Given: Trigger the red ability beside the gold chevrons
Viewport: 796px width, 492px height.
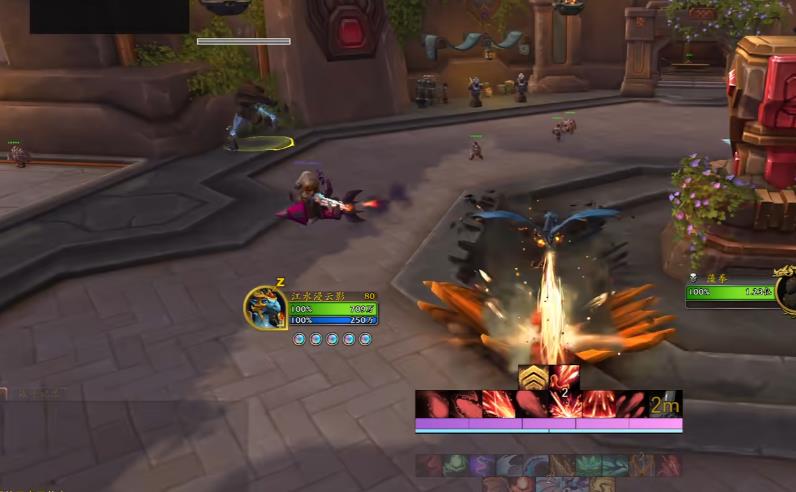Looking at the screenshot, I should [x=565, y=377].
